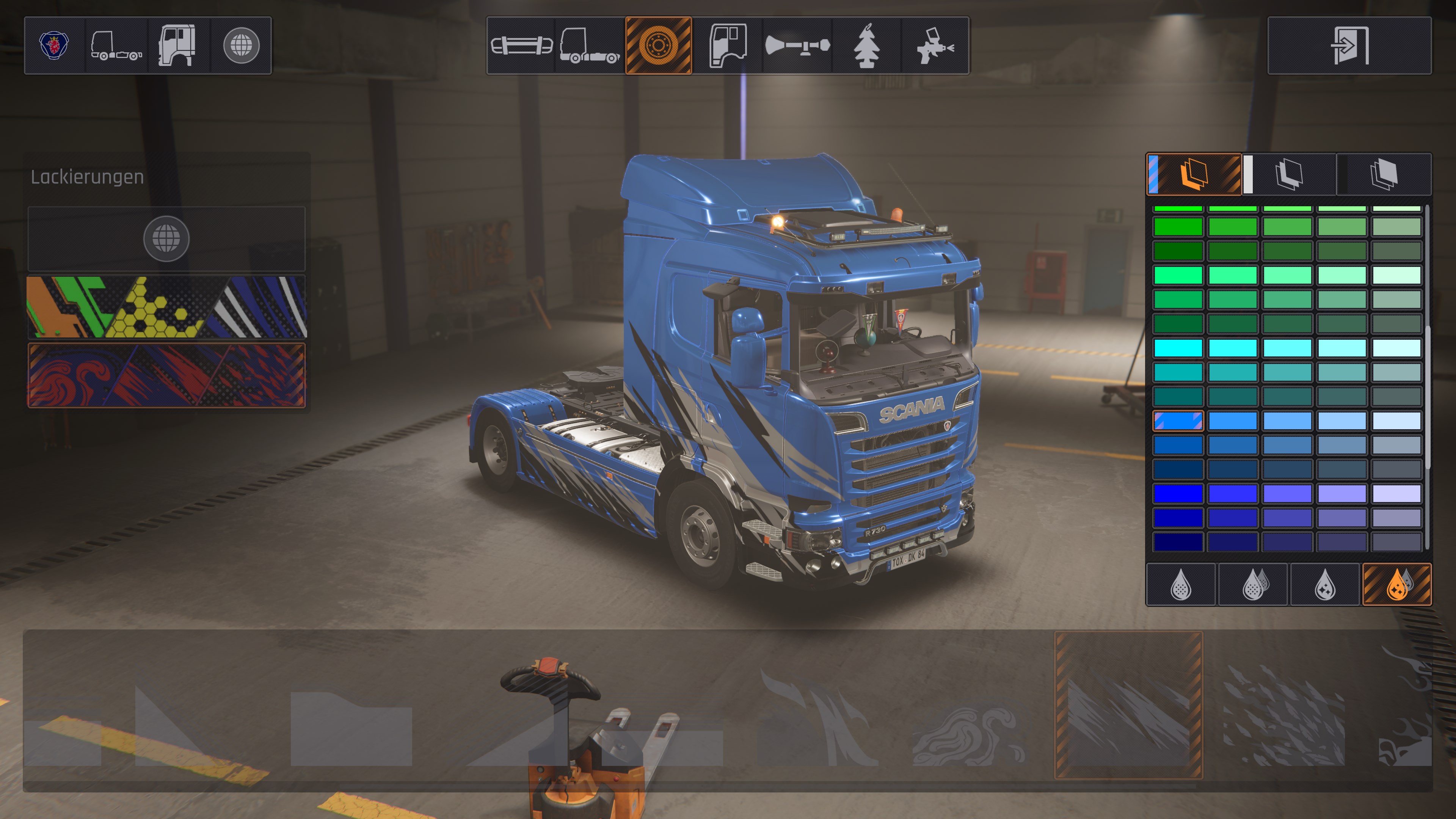Open the tree air freshener tab
Viewport: 1456px width, 819px height.
click(866, 45)
